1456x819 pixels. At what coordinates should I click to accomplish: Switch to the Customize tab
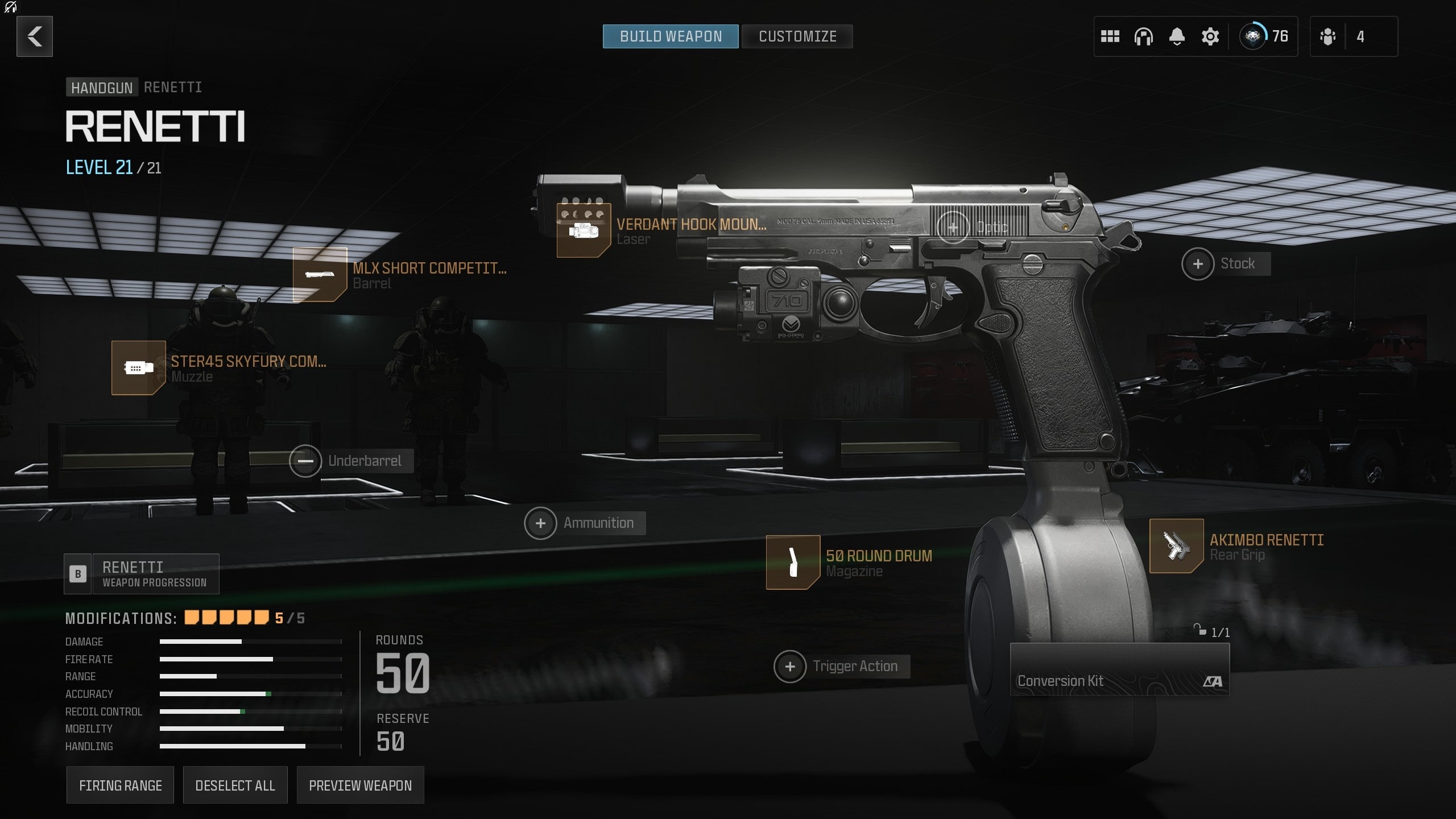pos(797,36)
